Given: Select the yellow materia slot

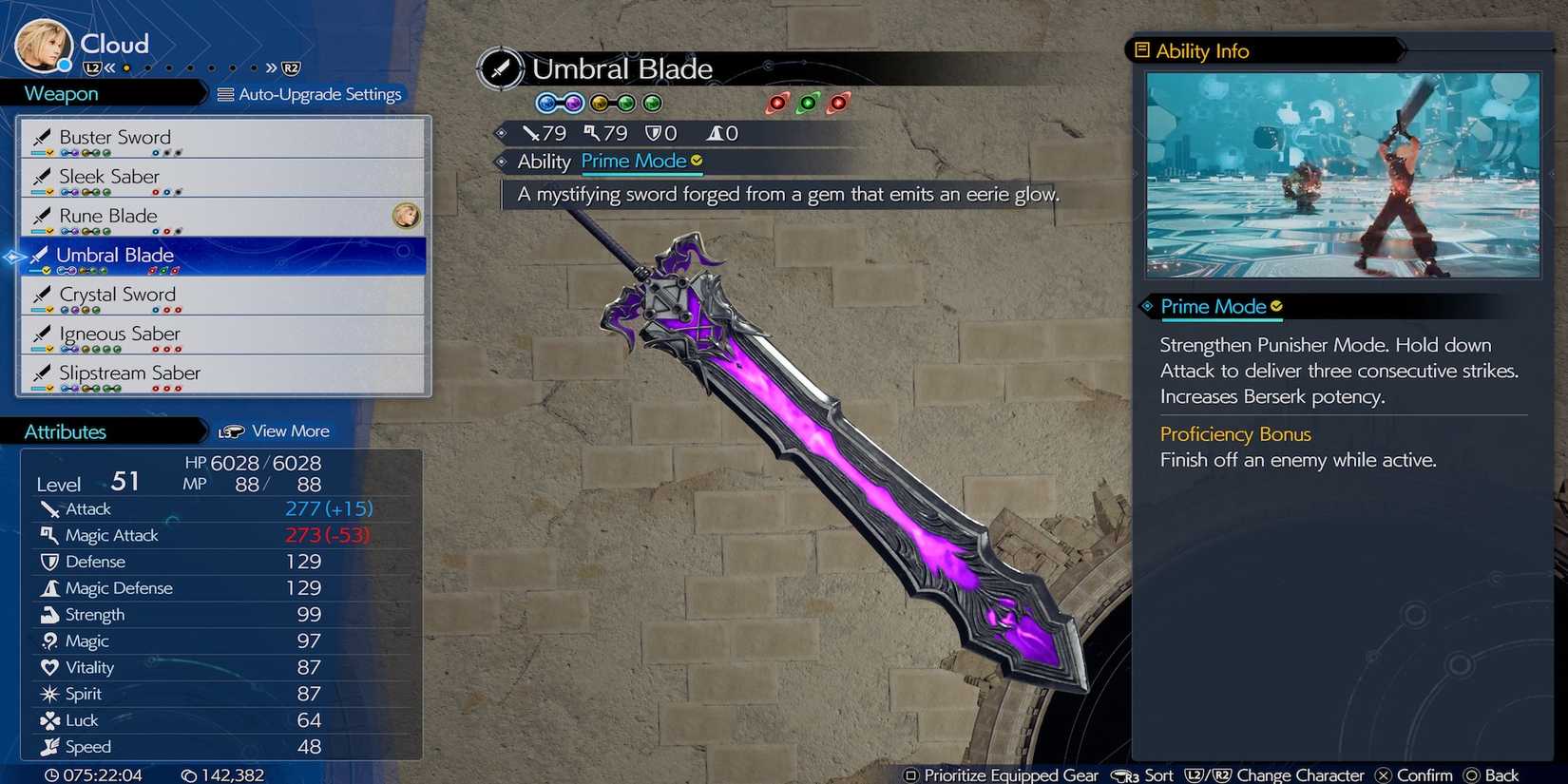Looking at the screenshot, I should [x=599, y=102].
